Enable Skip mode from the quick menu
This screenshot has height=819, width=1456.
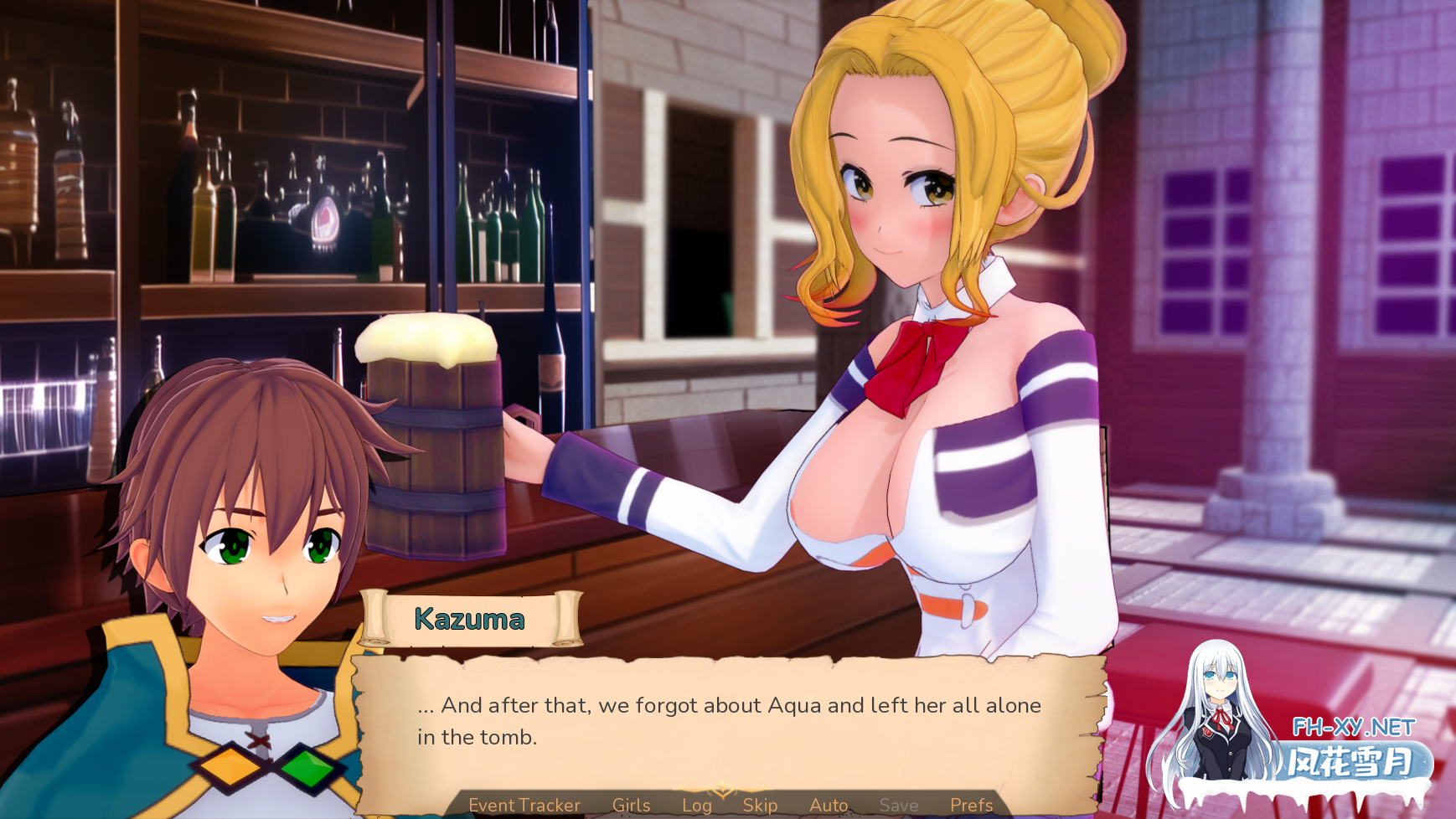[759, 805]
